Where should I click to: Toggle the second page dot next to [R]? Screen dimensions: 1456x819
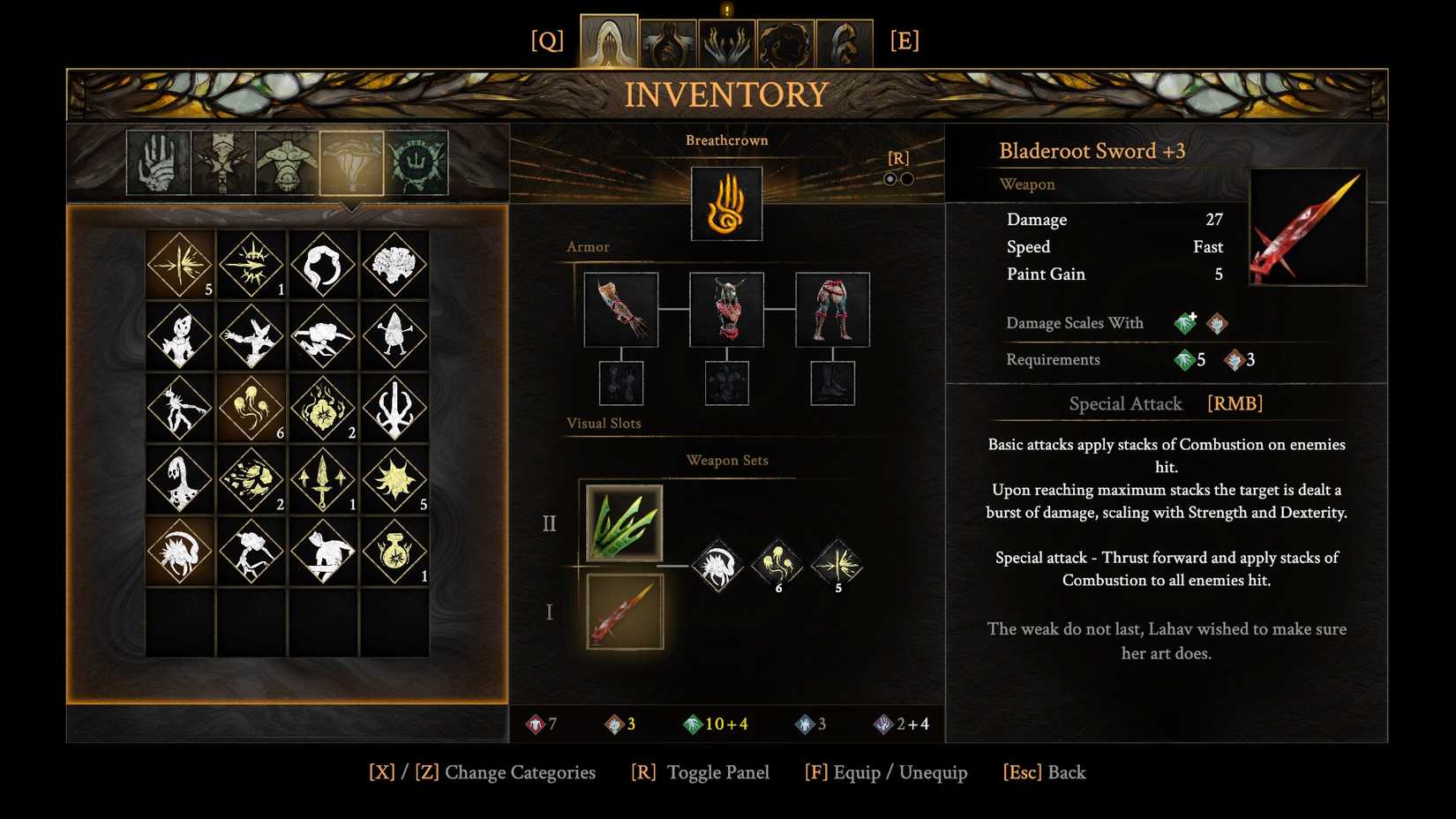(907, 179)
